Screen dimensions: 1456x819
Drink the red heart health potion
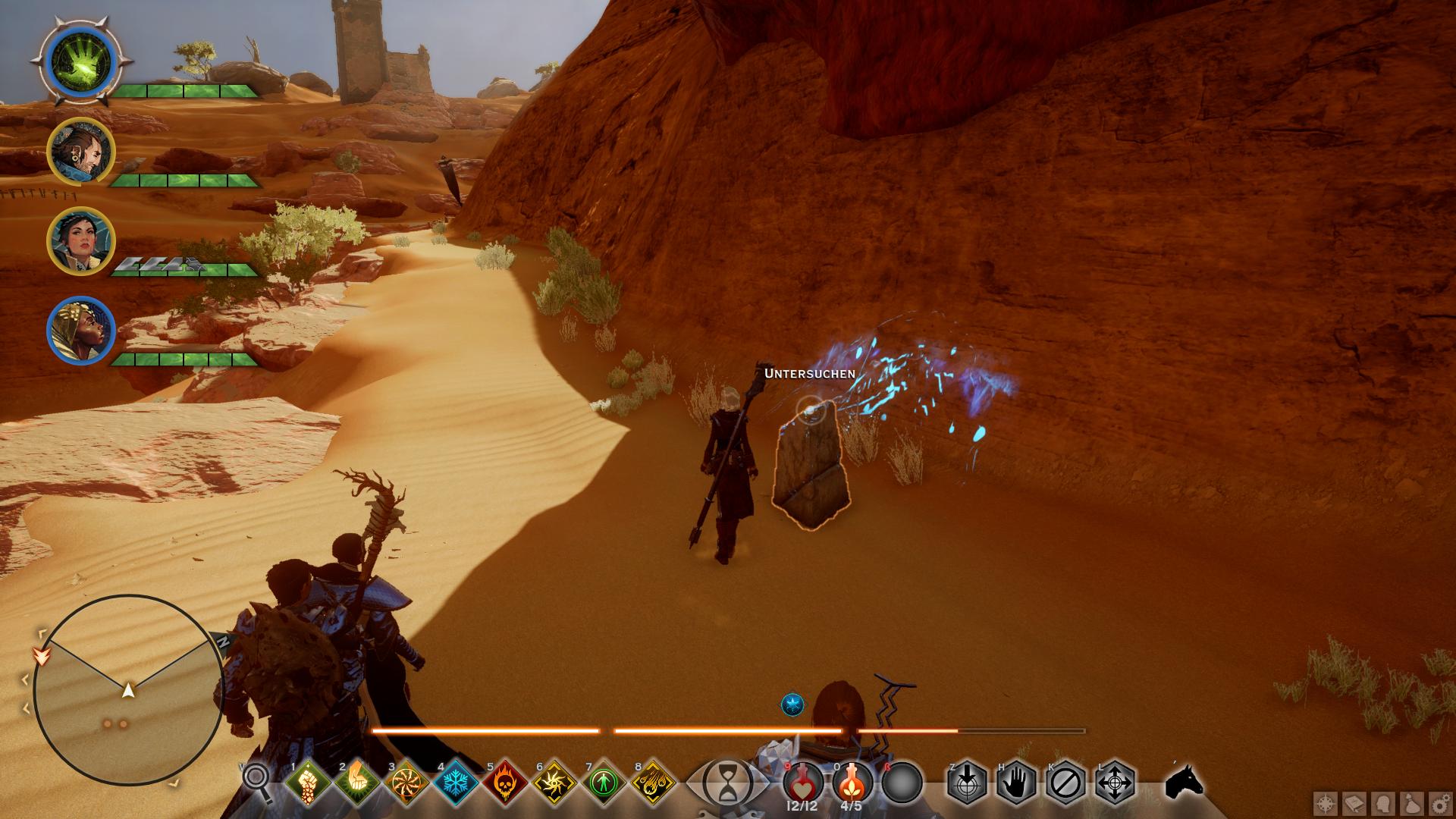click(x=804, y=781)
